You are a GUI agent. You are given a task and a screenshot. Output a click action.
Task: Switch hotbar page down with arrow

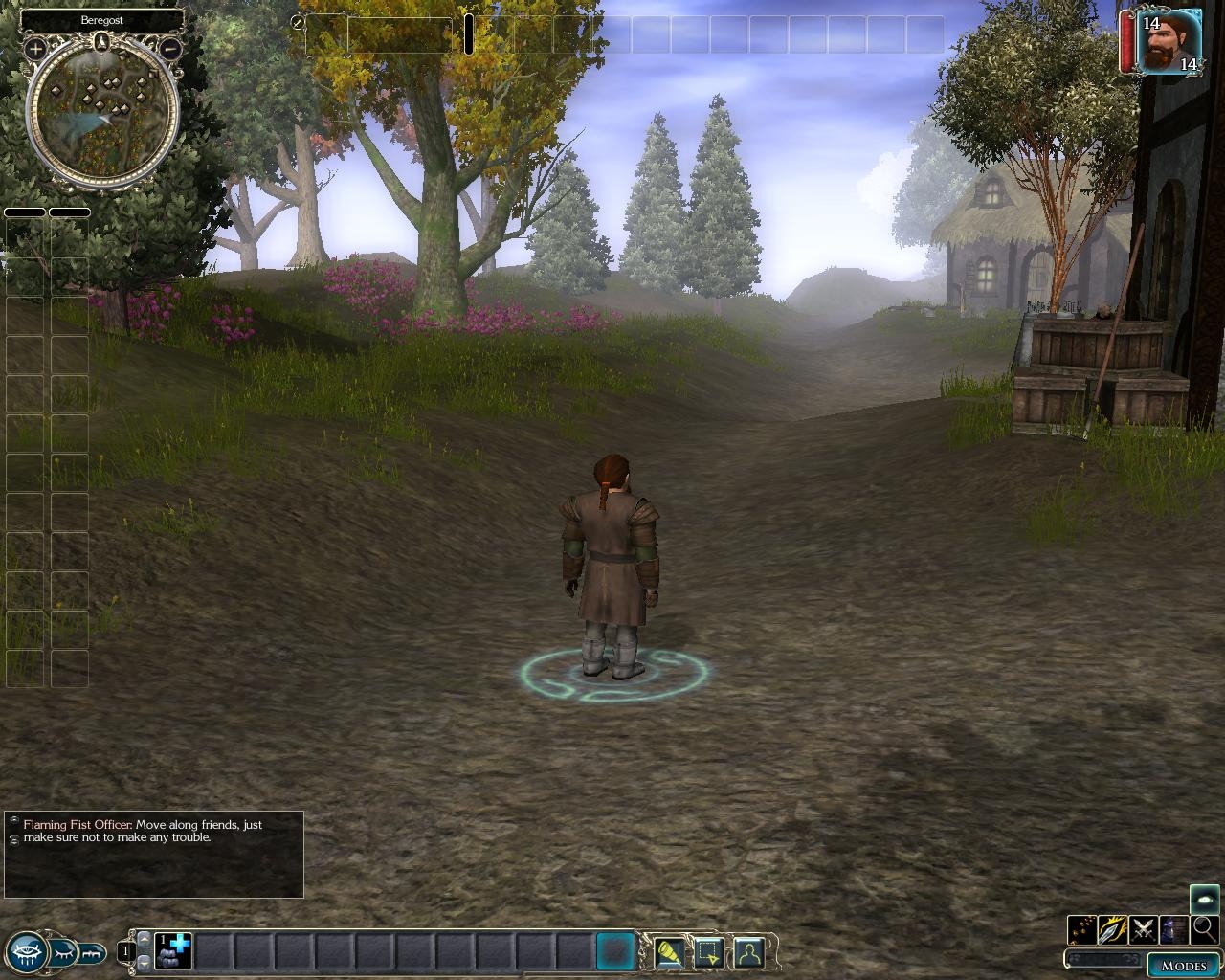(145, 963)
